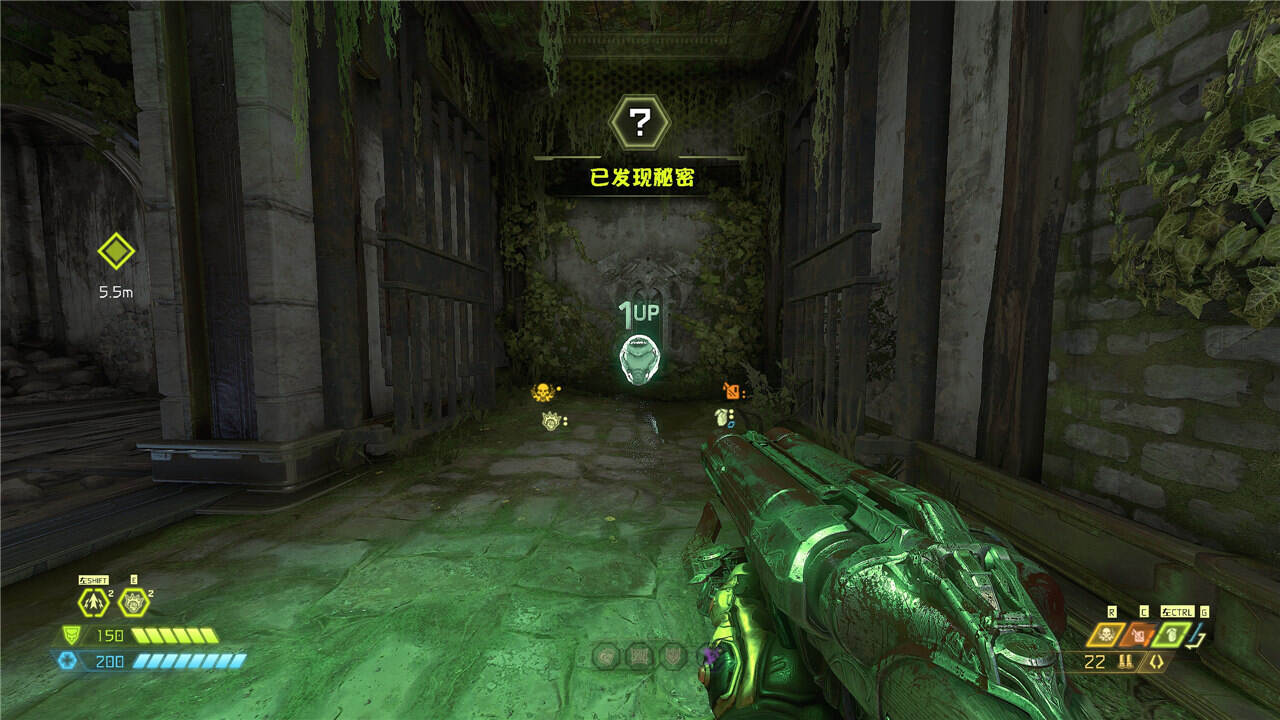Click the secret found question mark icon

pos(639,122)
